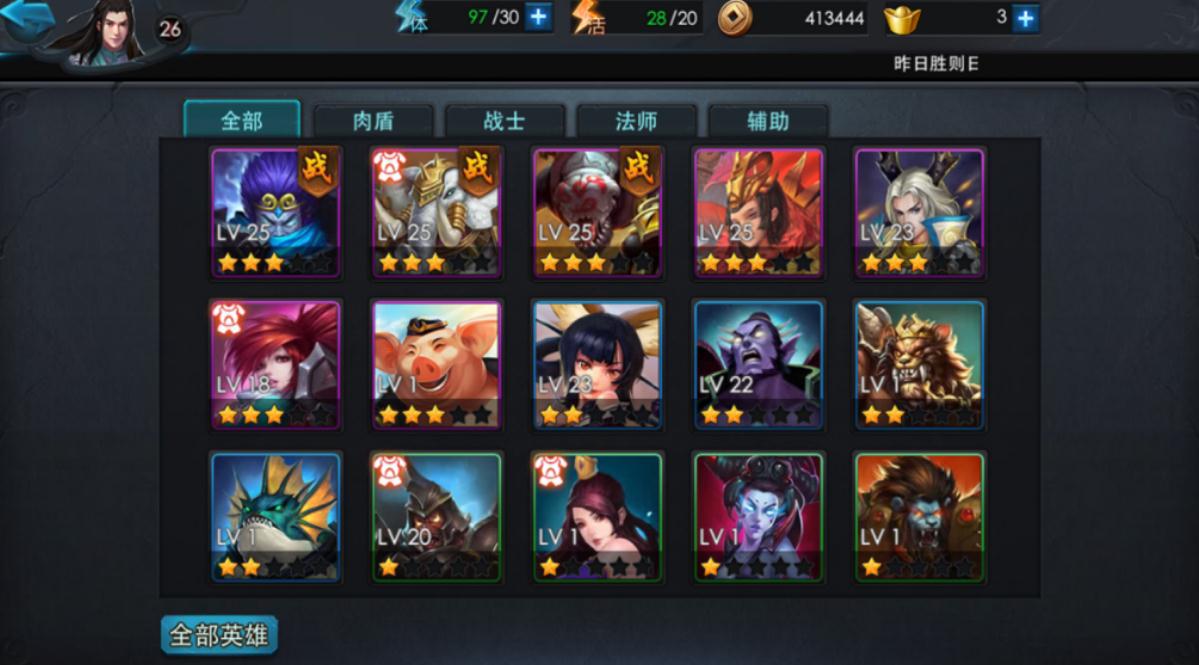Switch to the 辅助 tab
The height and width of the screenshot is (665, 1199).
pos(768,121)
